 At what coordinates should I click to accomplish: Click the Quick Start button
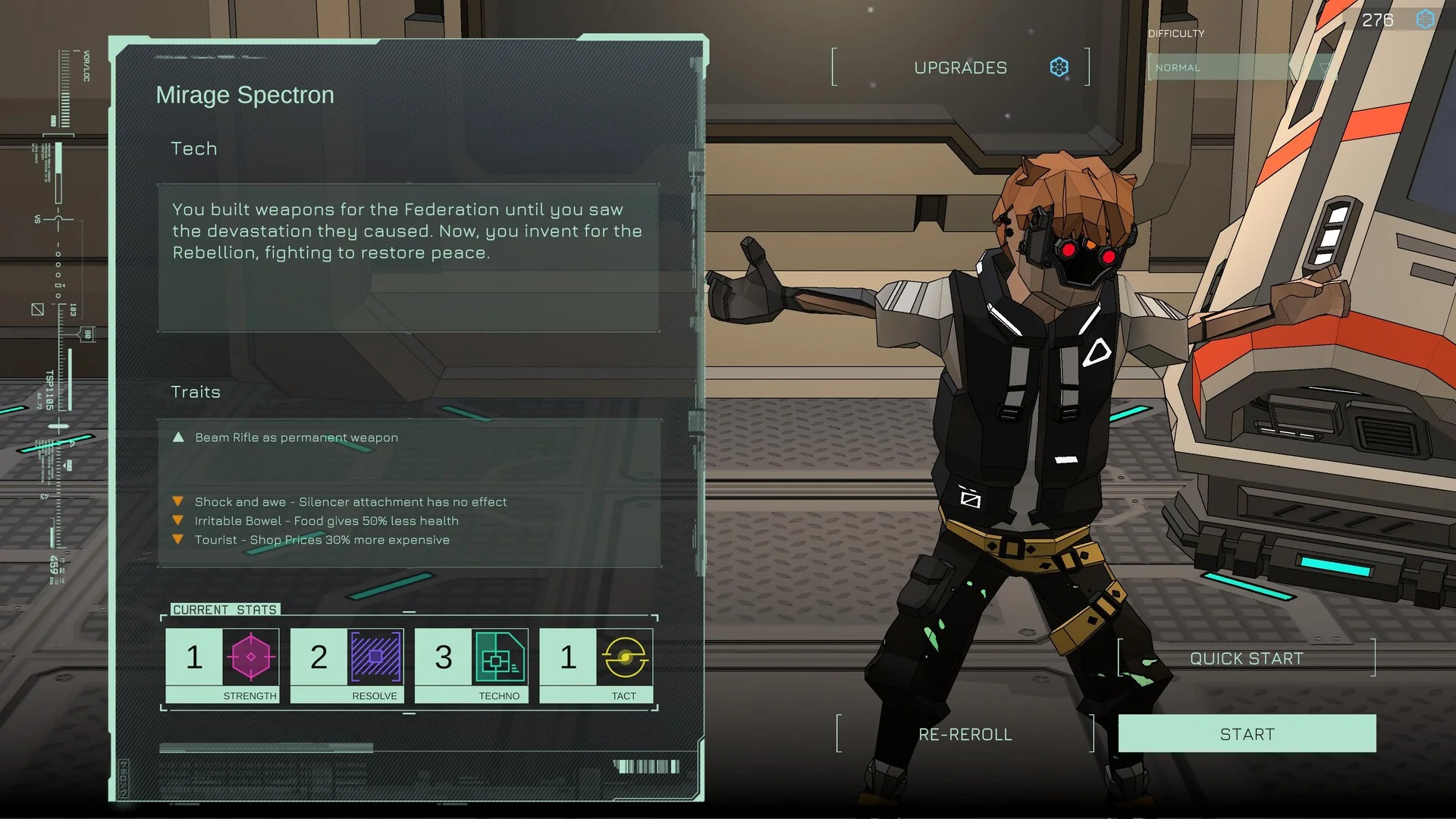(1246, 658)
